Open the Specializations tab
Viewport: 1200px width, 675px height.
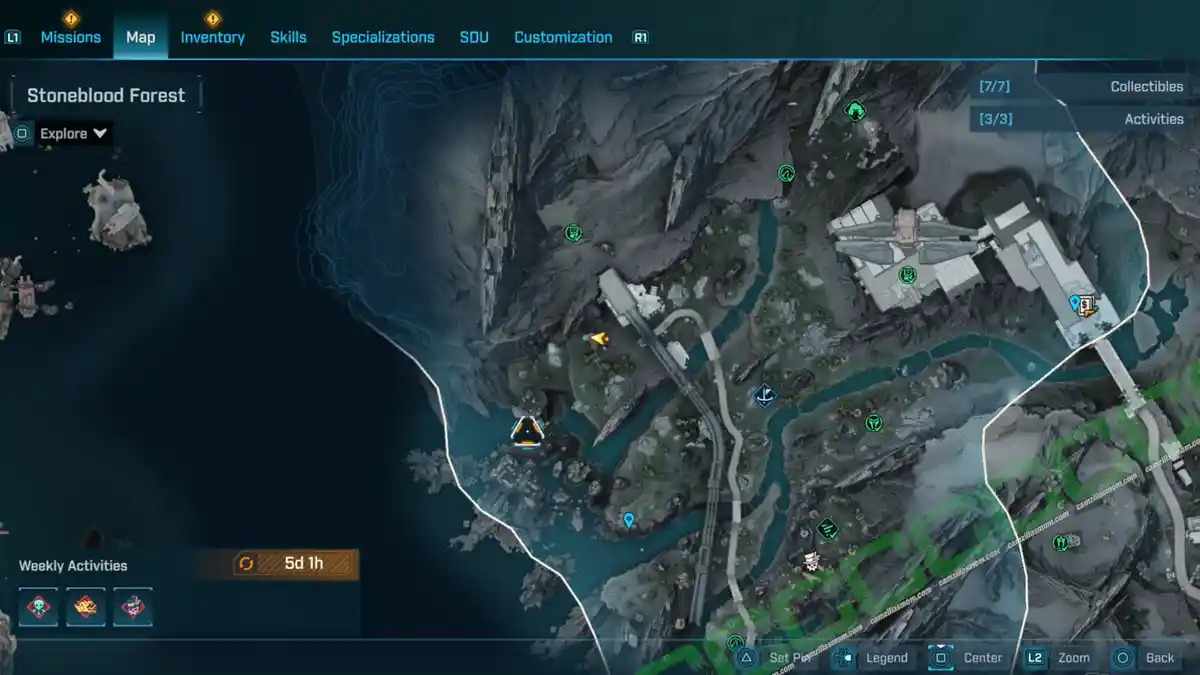(383, 37)
